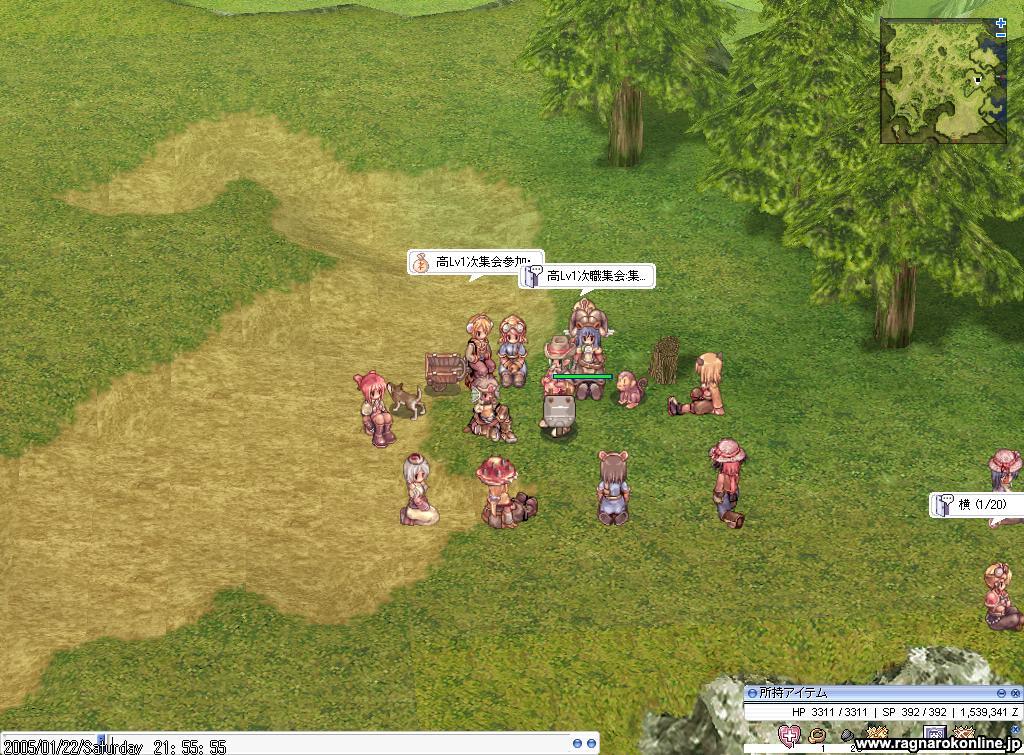
Task: Close the 所持アイテム inventory window
Action: 1016,693
